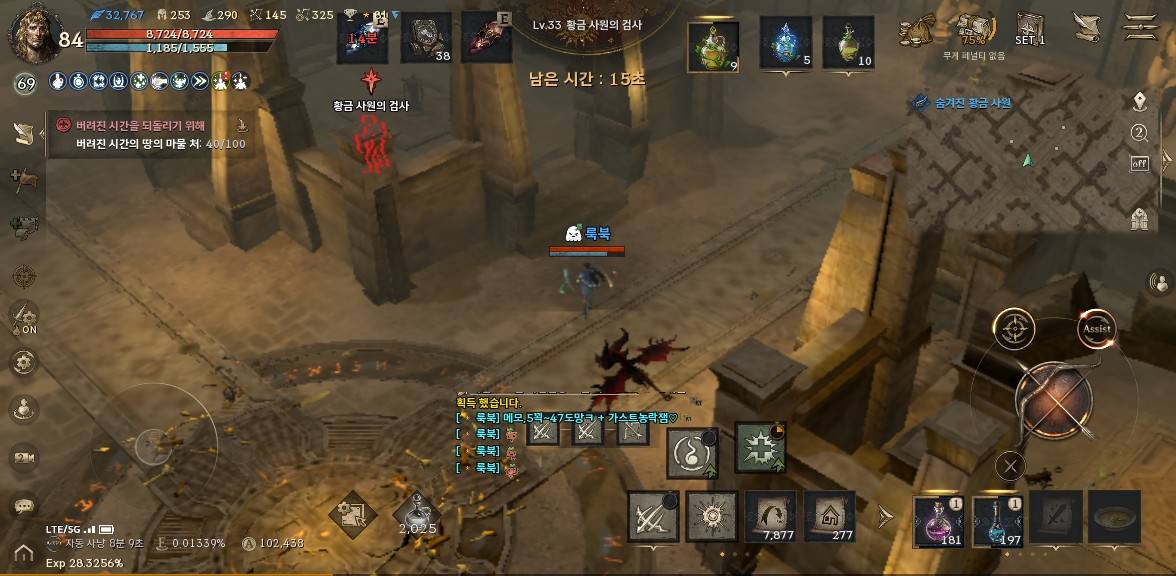The image size is (1176, 576).
Task: Use the teleport scroll with 7,877 count
Action: (770, 516)
